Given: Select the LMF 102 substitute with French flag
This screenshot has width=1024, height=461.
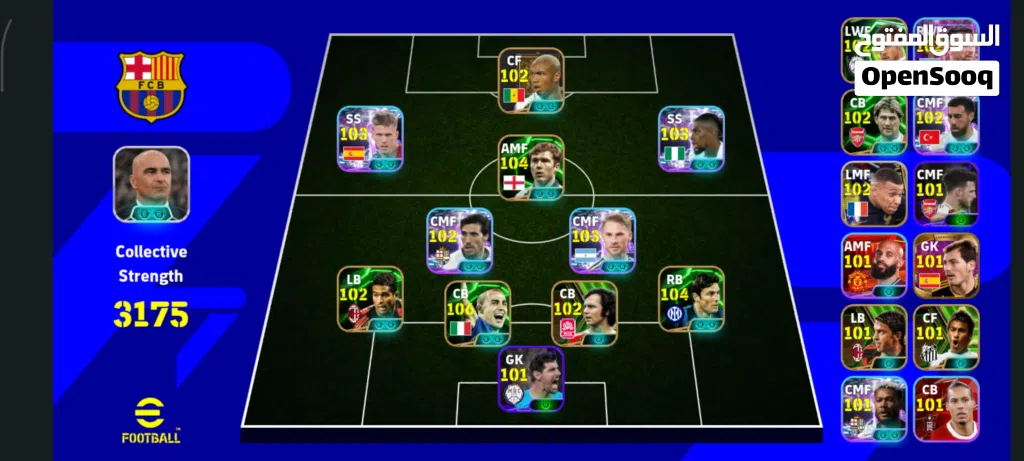Looking at the screenshot, I should (874, 194).
